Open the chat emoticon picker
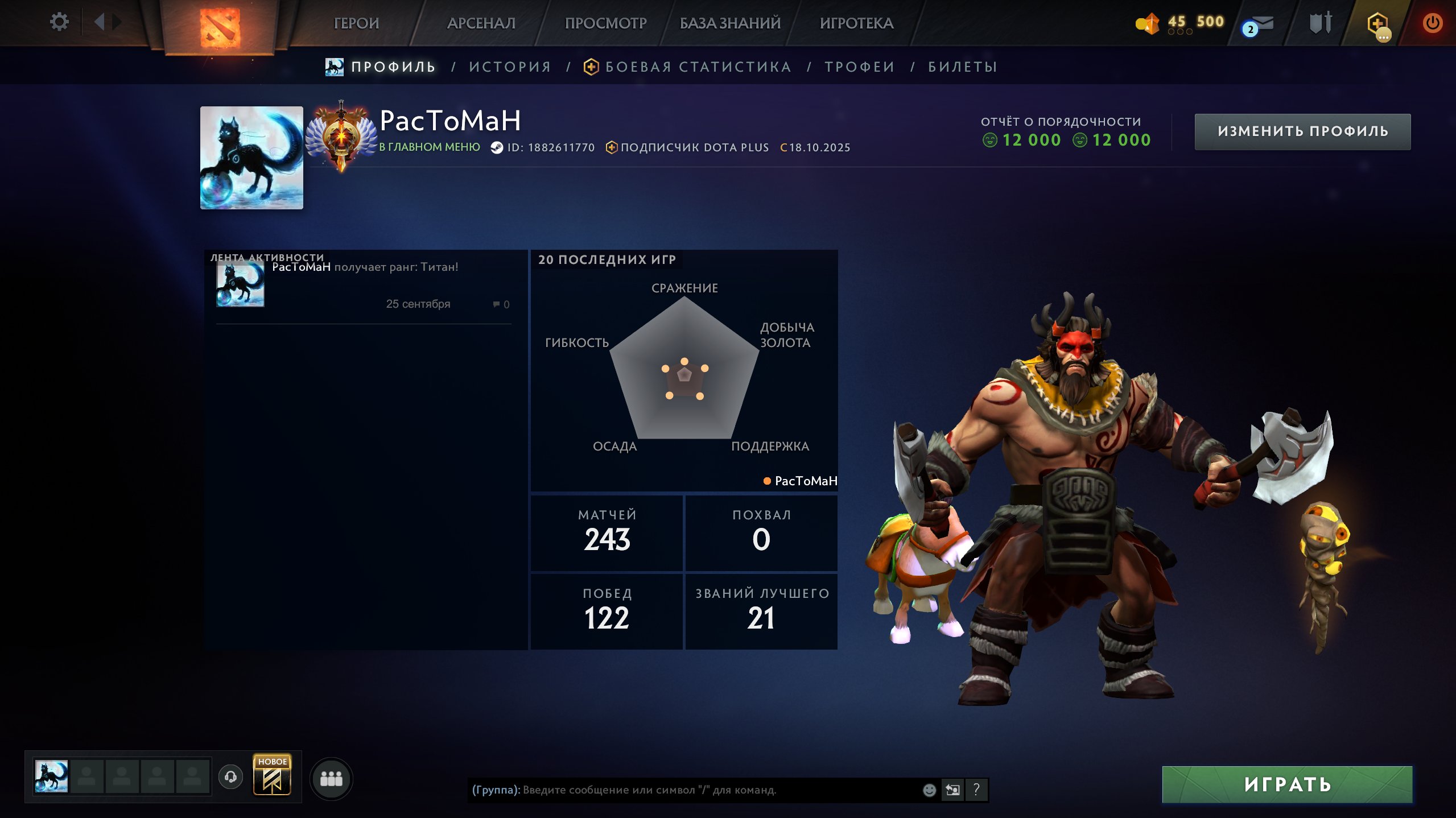This screenshot has height=818, width=1456. pos(929,790)
